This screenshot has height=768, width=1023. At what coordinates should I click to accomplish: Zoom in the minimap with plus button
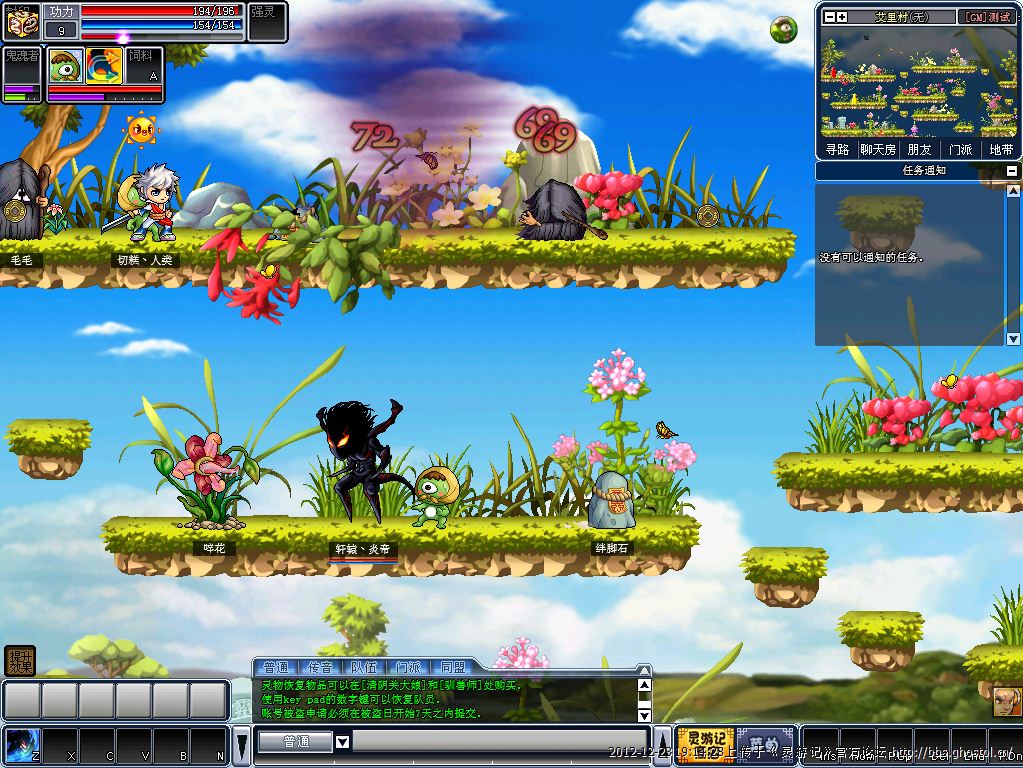pyautogui.click(x=842, y=17)
